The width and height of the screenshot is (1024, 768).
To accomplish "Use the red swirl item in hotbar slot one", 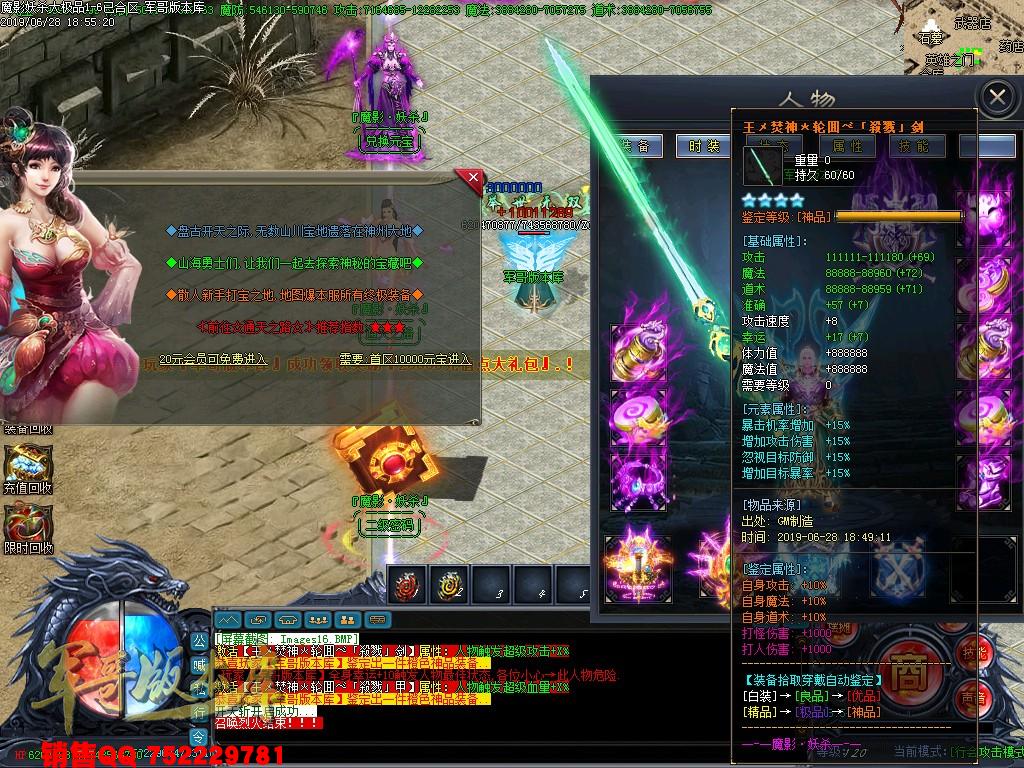I will click(405, 585).
